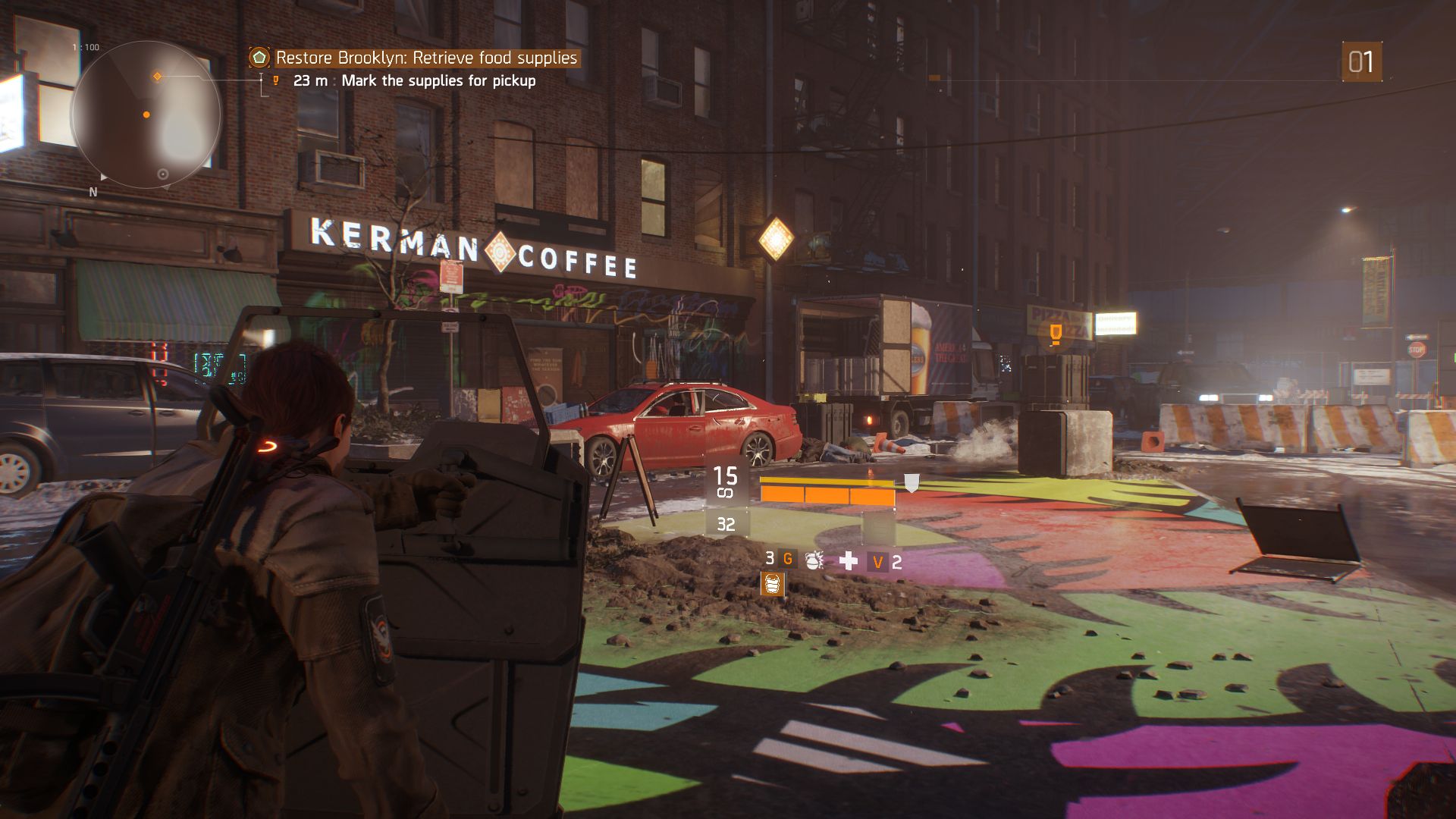
Task: Select the grenade icon
Action: 814,560
